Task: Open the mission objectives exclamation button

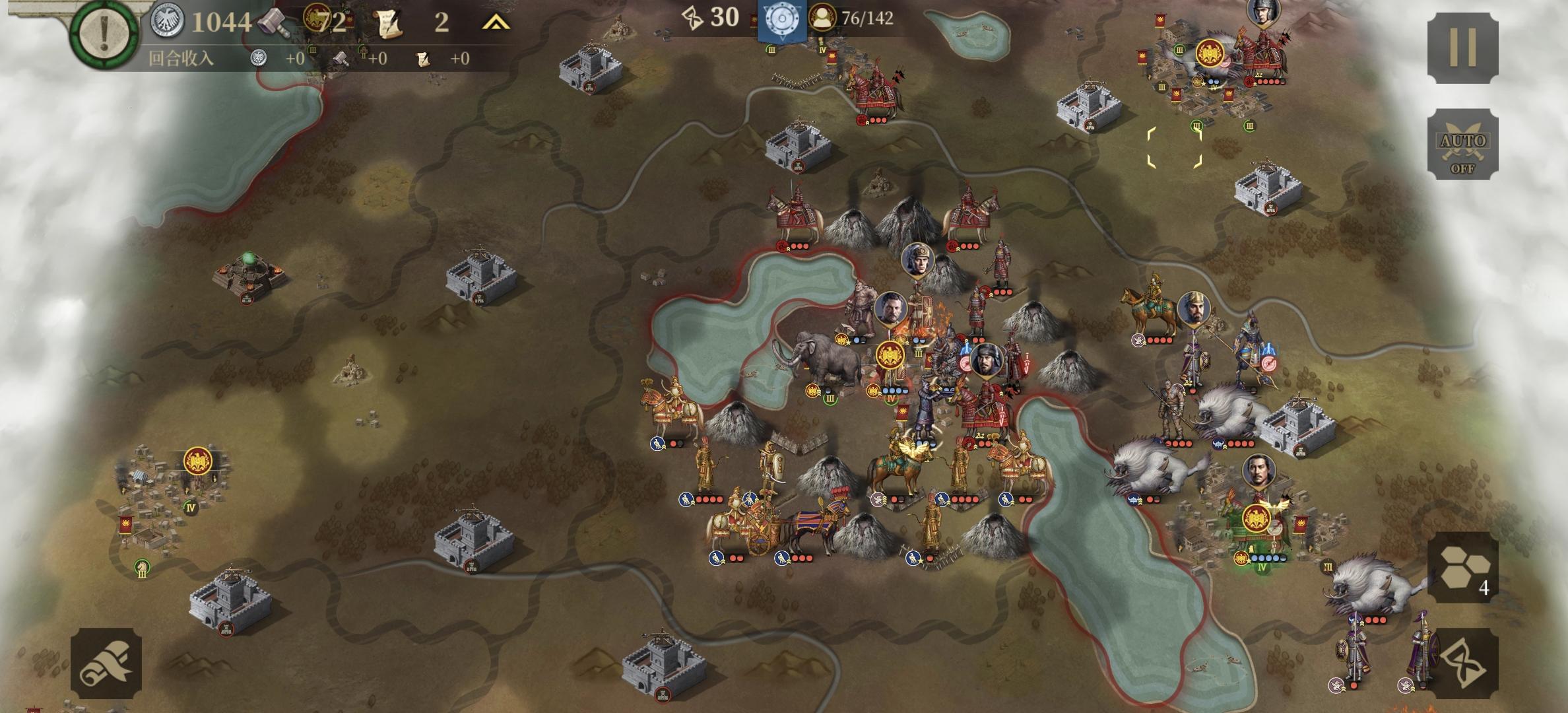Action: click(104, 33)
